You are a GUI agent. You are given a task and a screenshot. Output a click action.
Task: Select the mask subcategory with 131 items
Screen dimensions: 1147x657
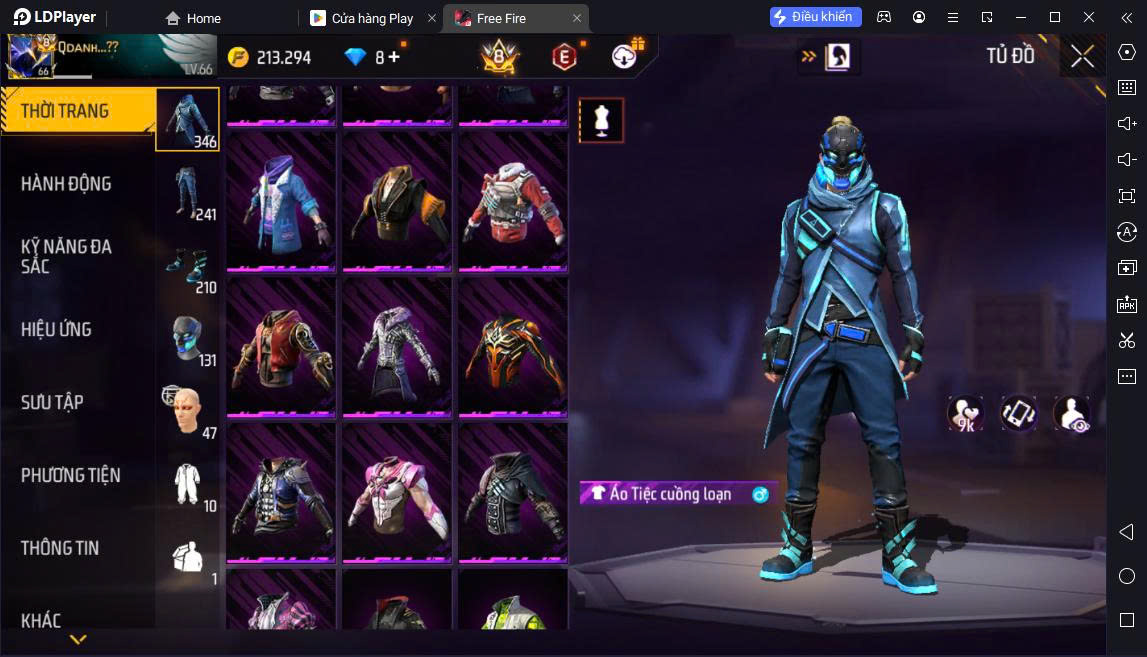(187, 338)
